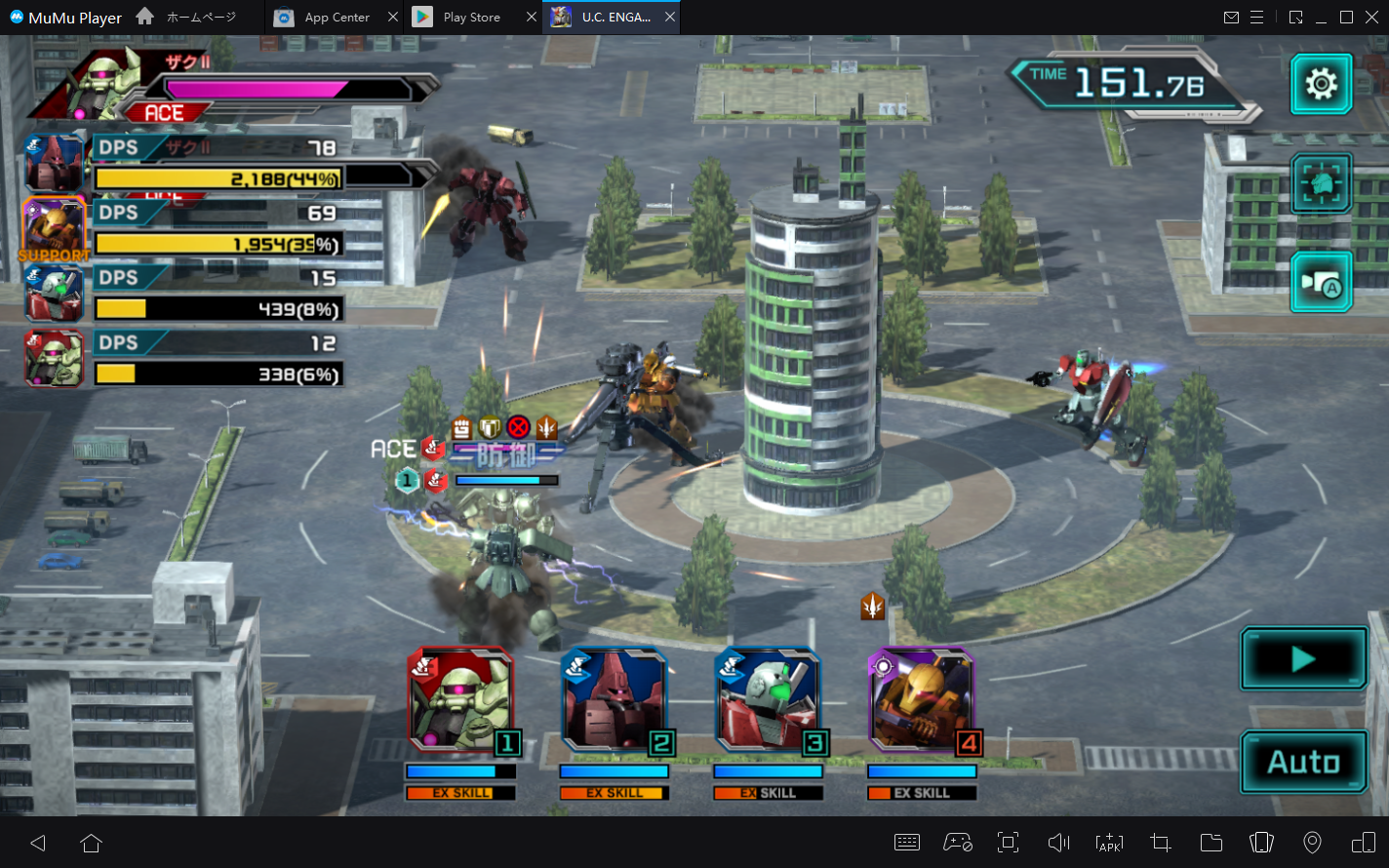1389x868 pixels.
Task: Activate EX Skill under unit card 1
Action: click(x=460, y=793)
